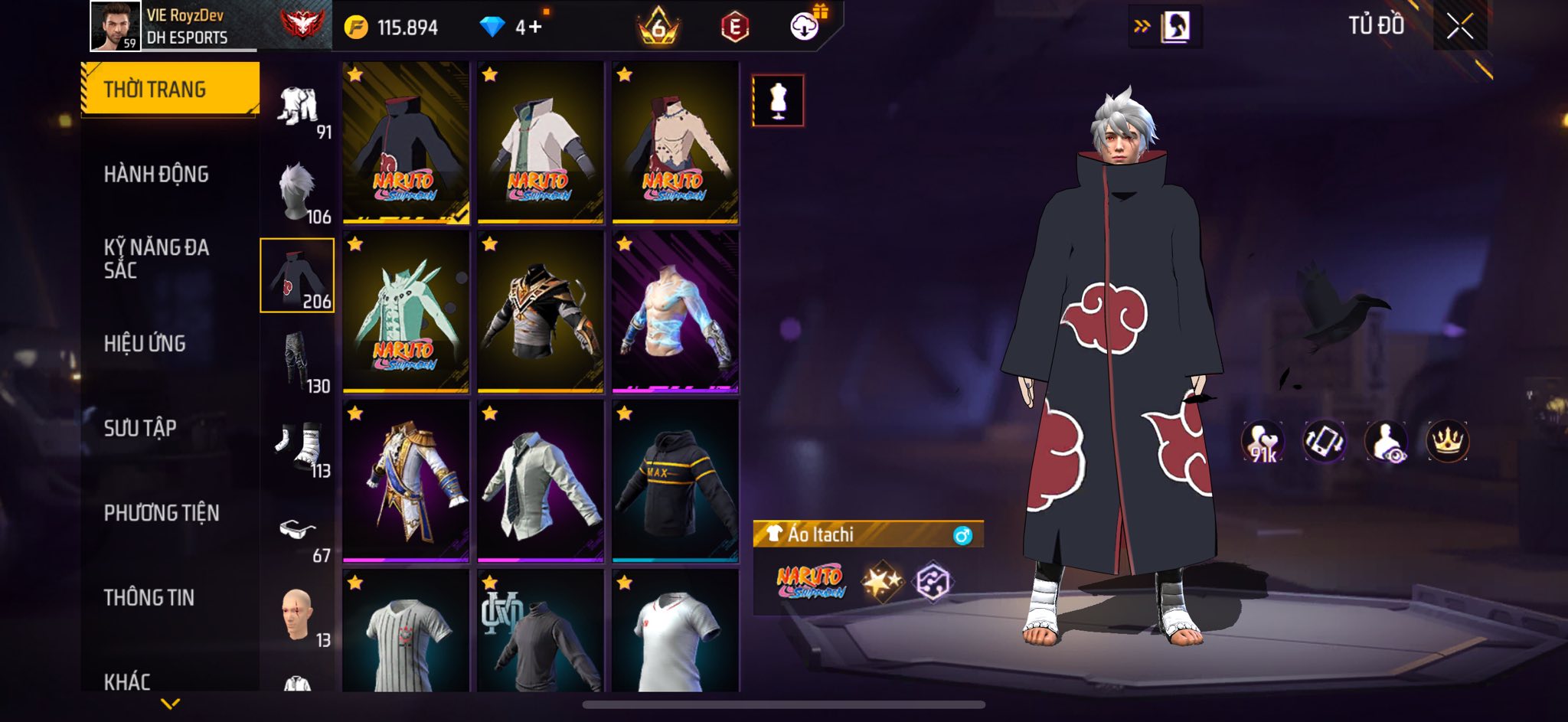
Task: Equip the black MAX hoodie item
Action: click(x=675, y=481)
